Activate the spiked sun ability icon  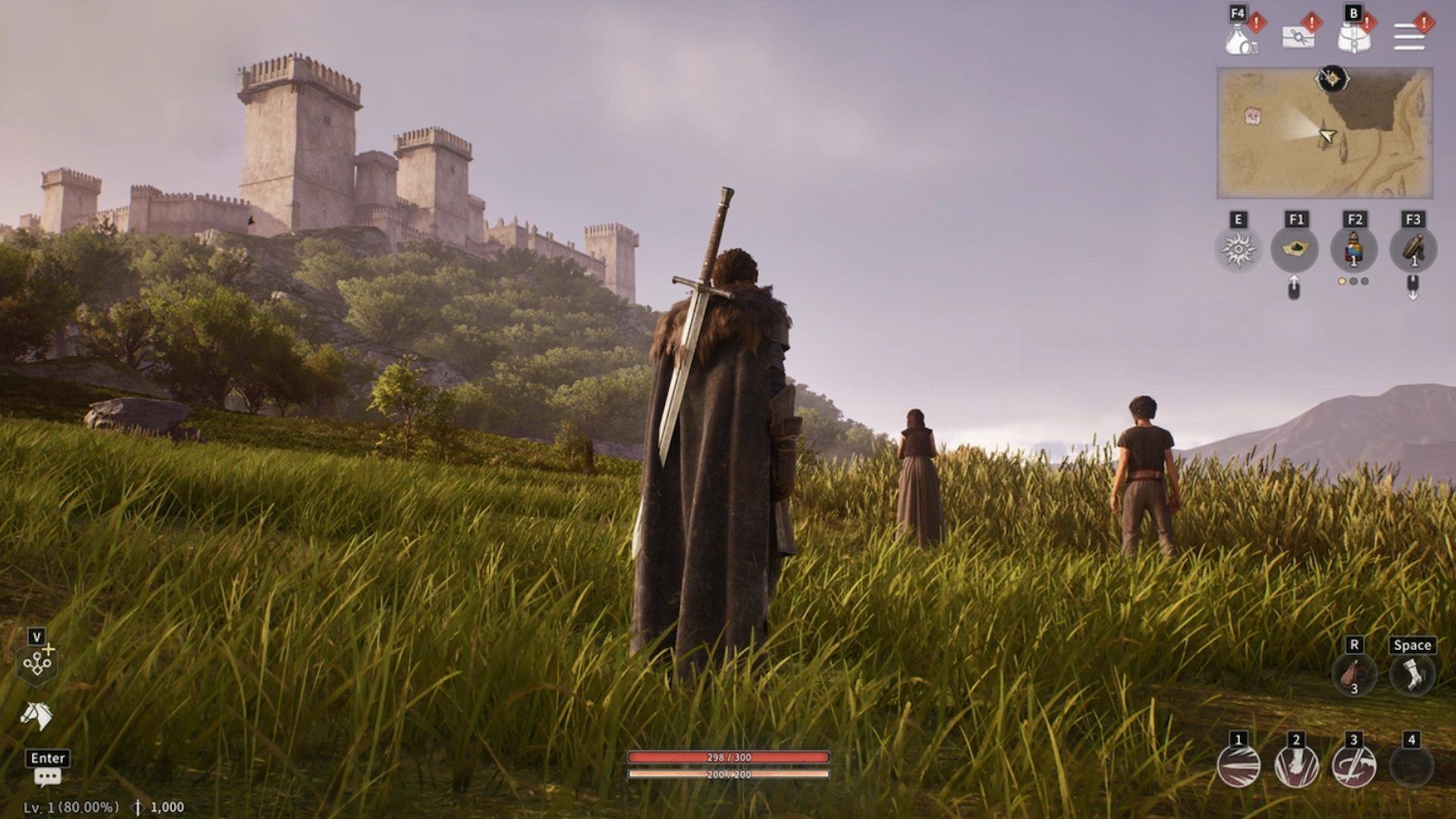(1238, 249)
